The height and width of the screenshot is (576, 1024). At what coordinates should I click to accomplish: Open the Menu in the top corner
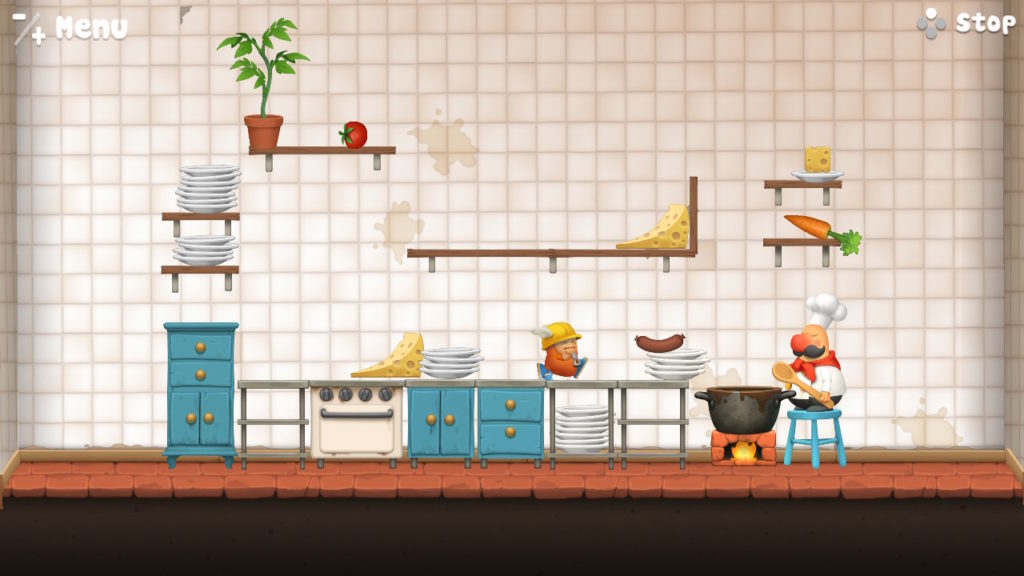coord(72,27)
